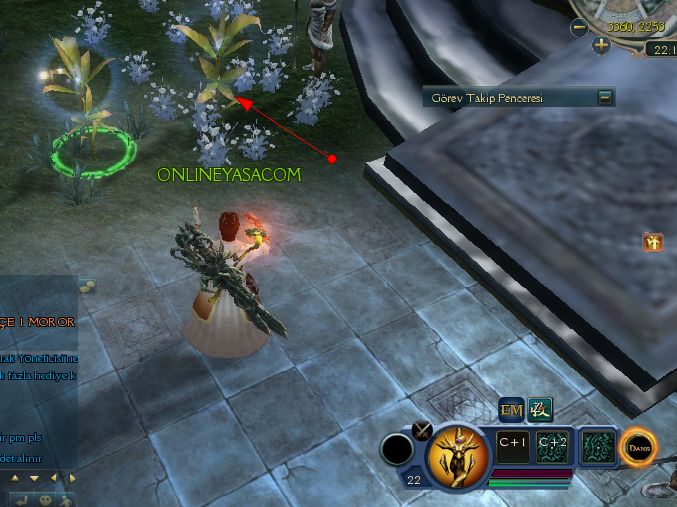The image size is (677, 507).
Task: Click the running figure icon under chat
Action: pyautogui.click(x=67, y=498)
